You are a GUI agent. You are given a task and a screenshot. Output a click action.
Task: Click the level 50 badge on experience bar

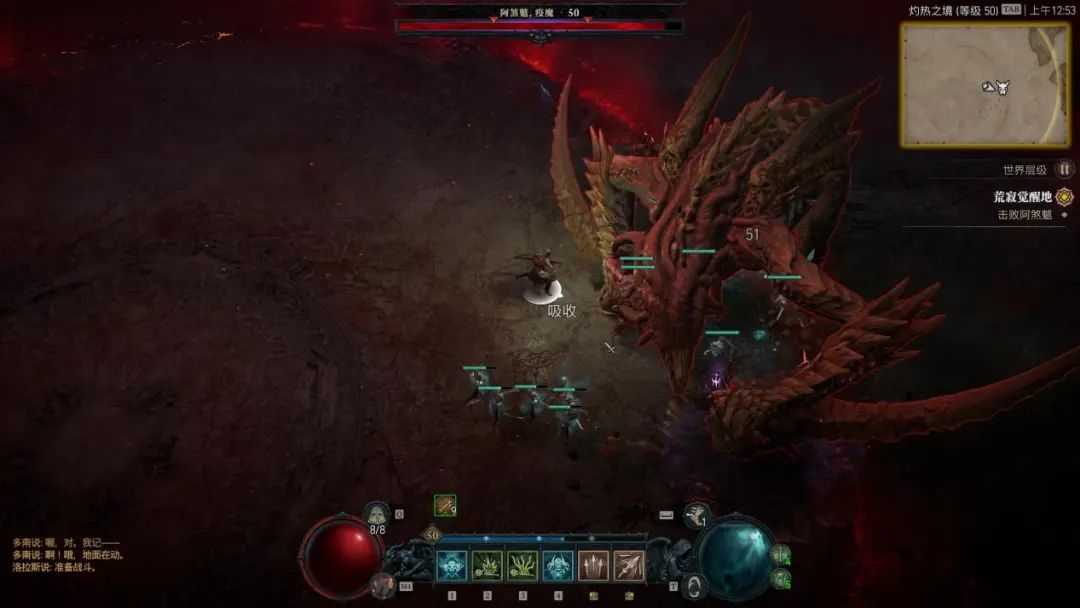pos(432,535)
